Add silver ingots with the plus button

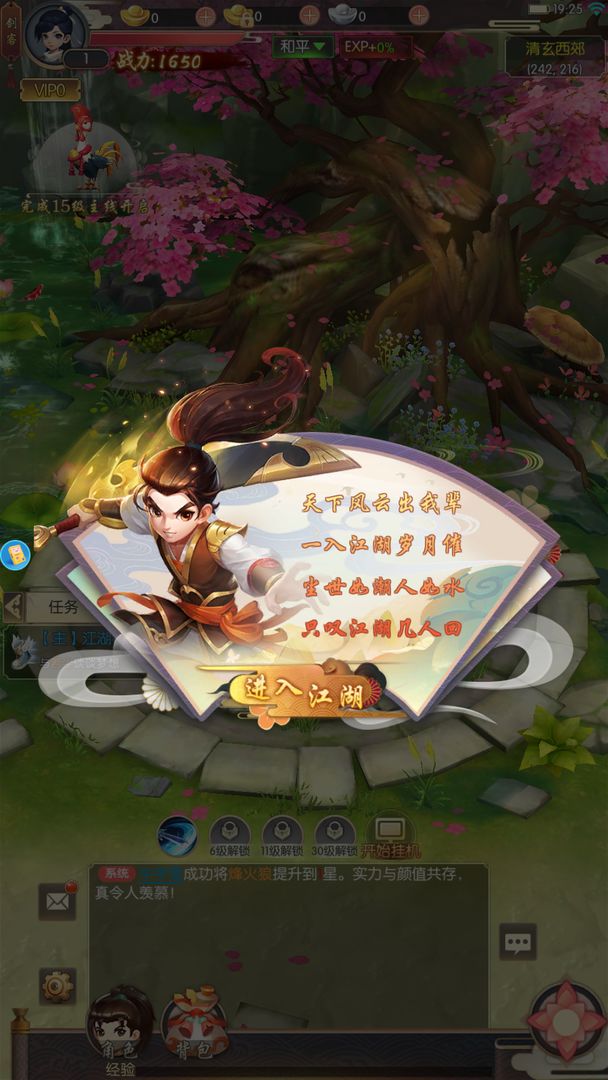(x=419, y=16)
